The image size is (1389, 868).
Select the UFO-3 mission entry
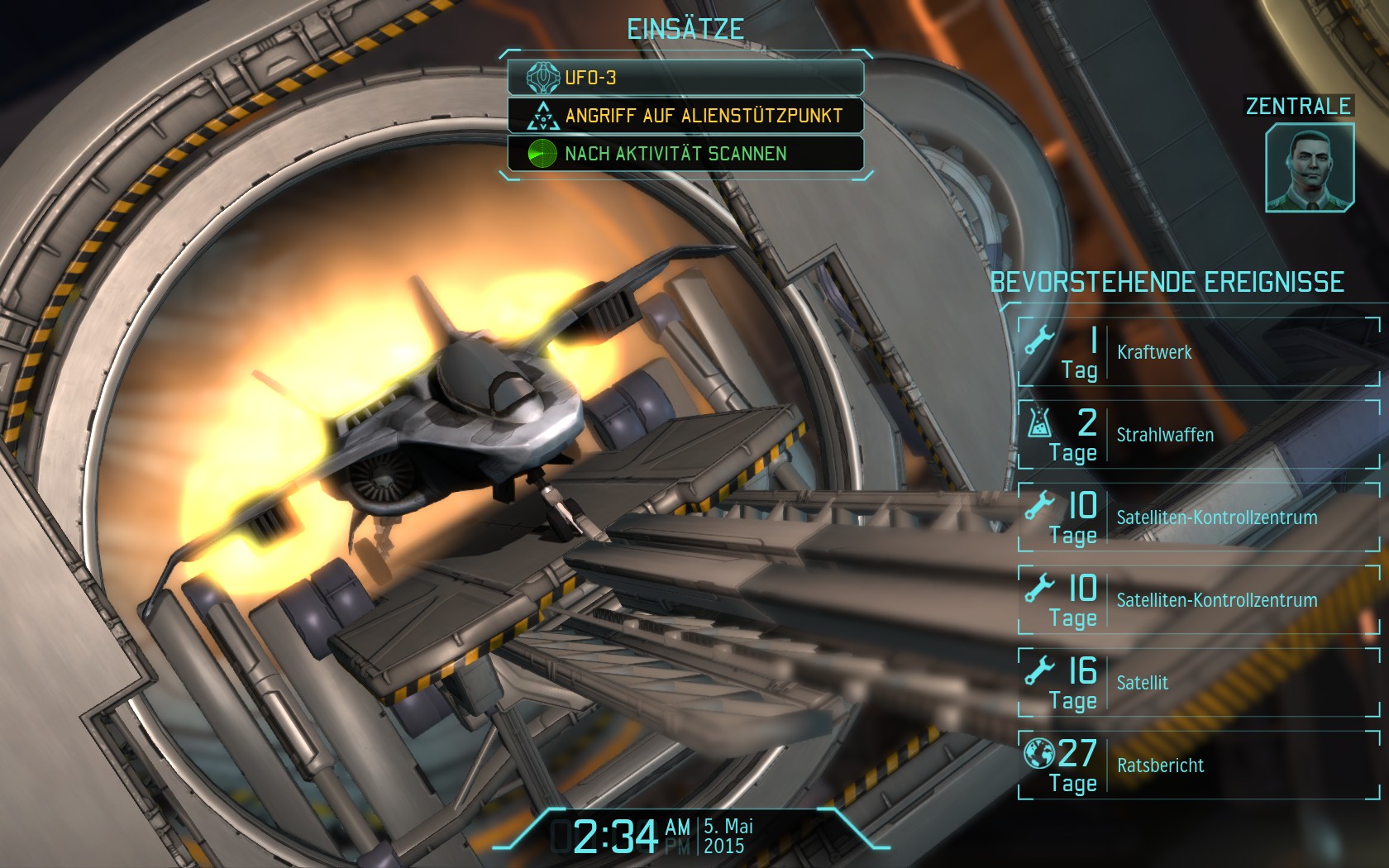[x=685, y=78]
